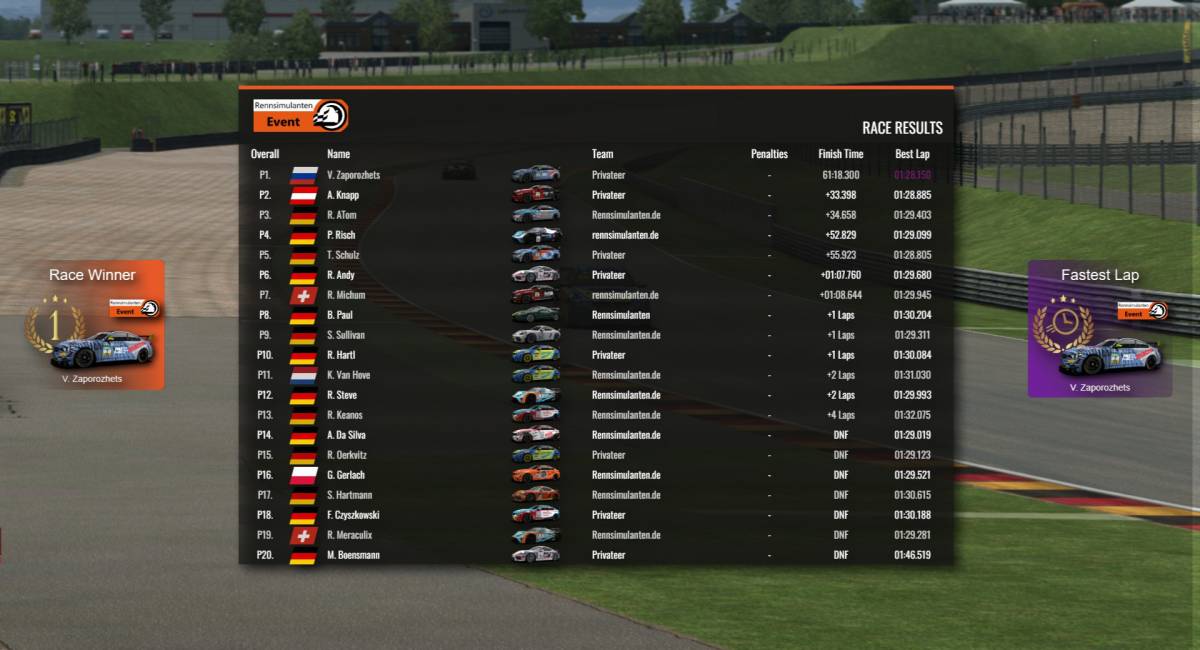The image size is (1200, 650).
Task: Select R. Michum results row
Action: [595, 295]
